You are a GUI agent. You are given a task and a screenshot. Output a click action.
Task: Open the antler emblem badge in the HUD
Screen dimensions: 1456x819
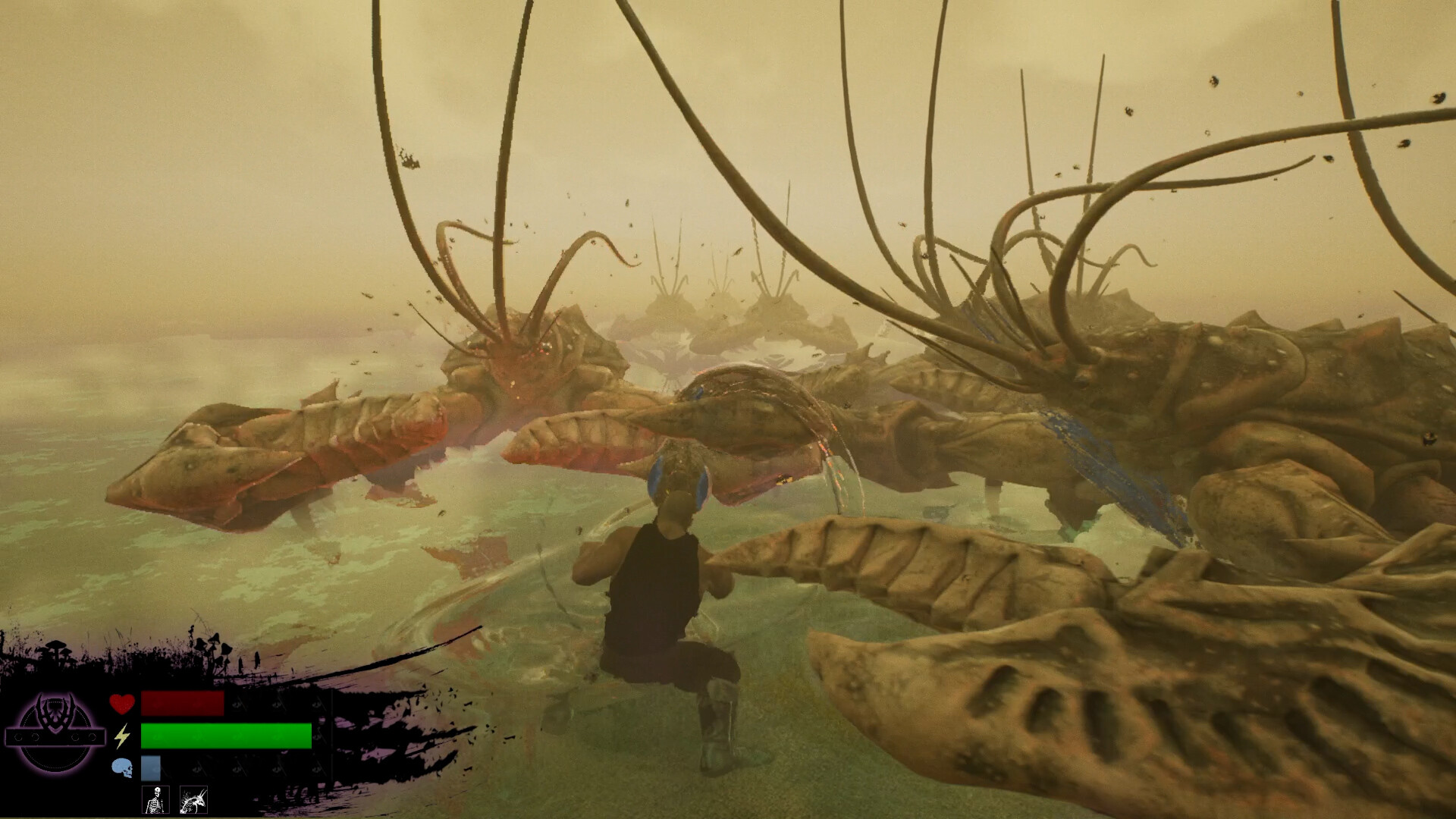[x=55, y=710]
